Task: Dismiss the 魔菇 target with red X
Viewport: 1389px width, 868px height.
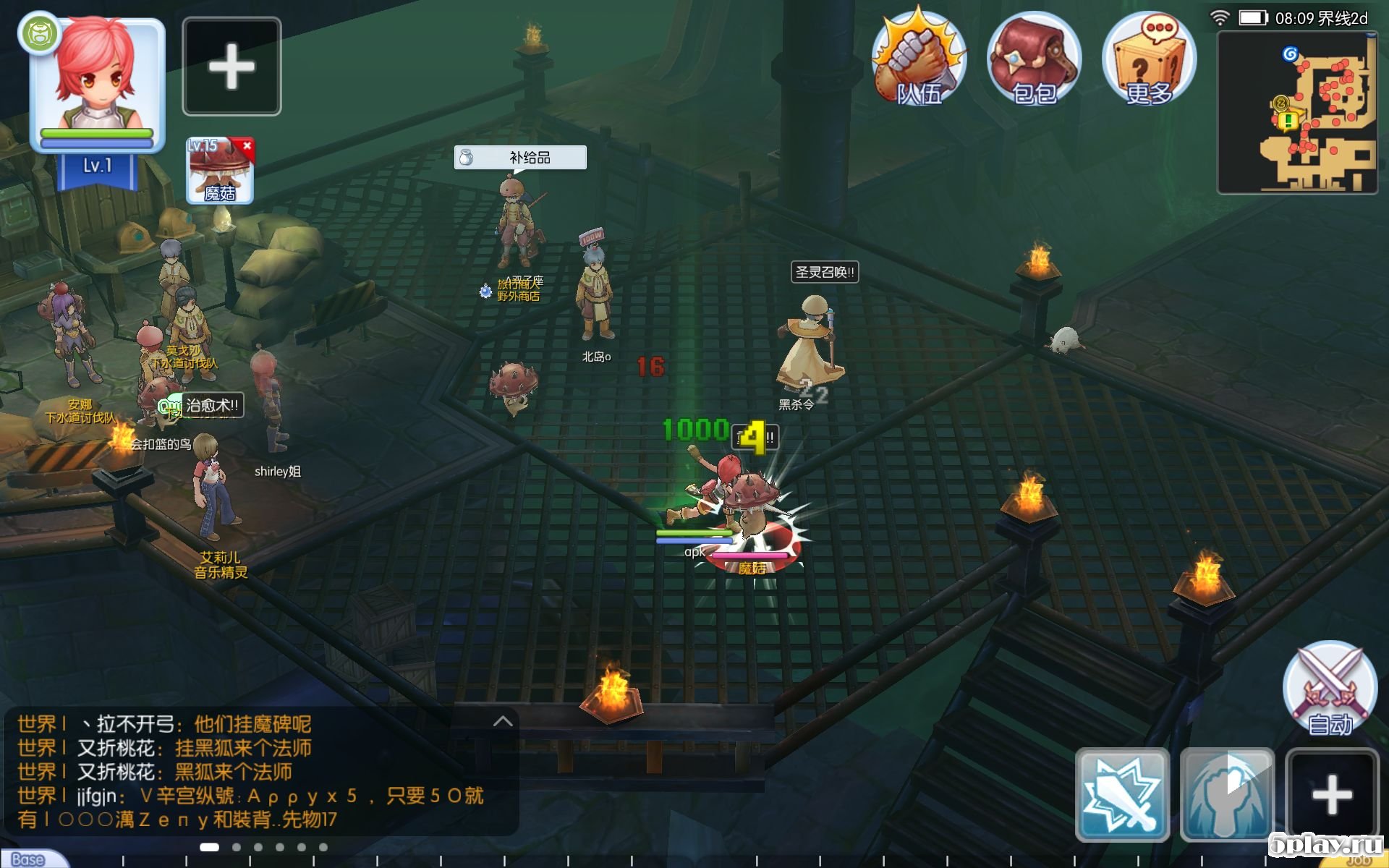Action: coord(247,145)
